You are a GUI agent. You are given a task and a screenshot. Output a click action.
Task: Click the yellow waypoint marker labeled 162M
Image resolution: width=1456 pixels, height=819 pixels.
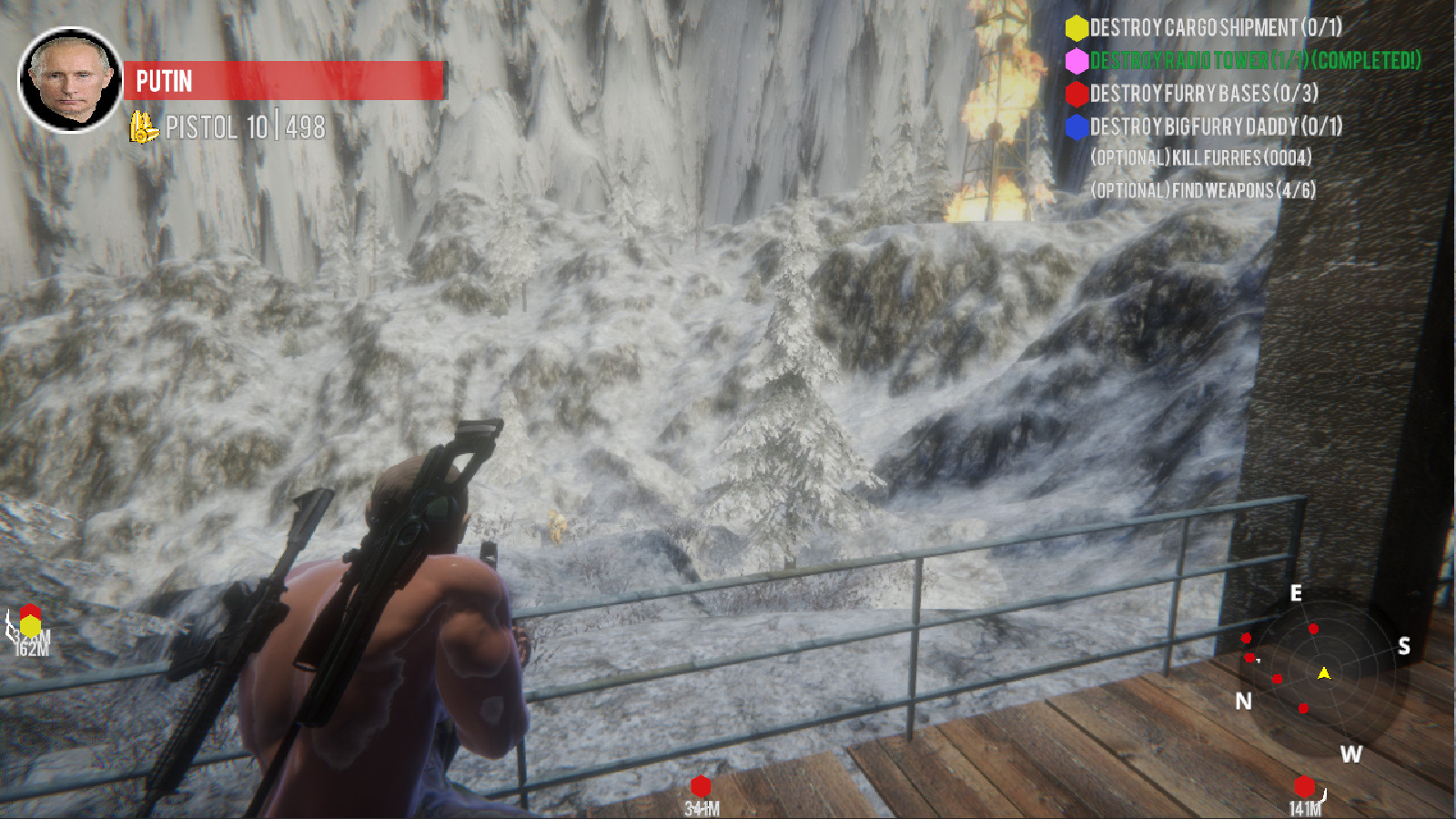(31, 626)
